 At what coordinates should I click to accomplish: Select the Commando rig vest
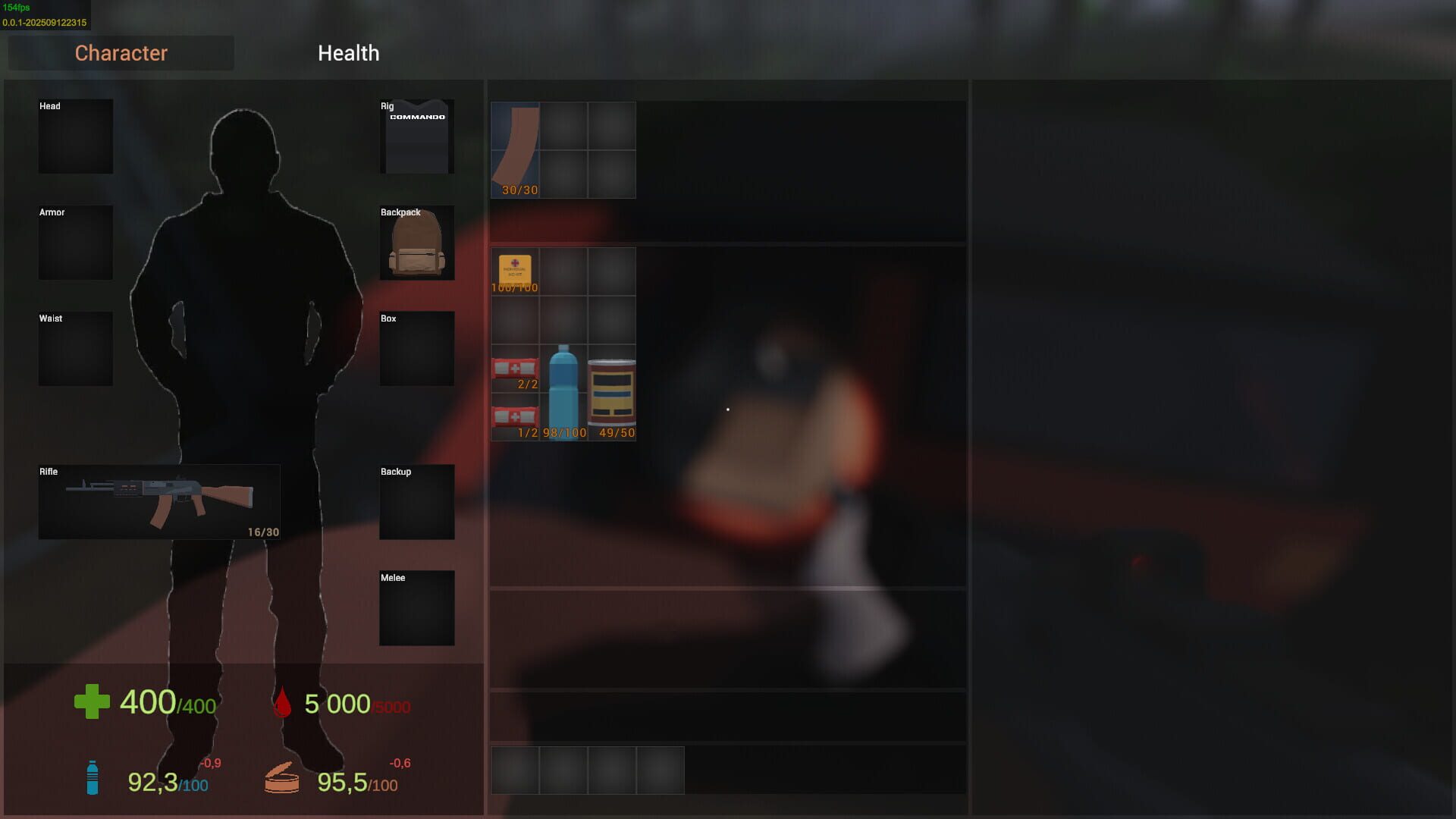[x=416, y=136]
